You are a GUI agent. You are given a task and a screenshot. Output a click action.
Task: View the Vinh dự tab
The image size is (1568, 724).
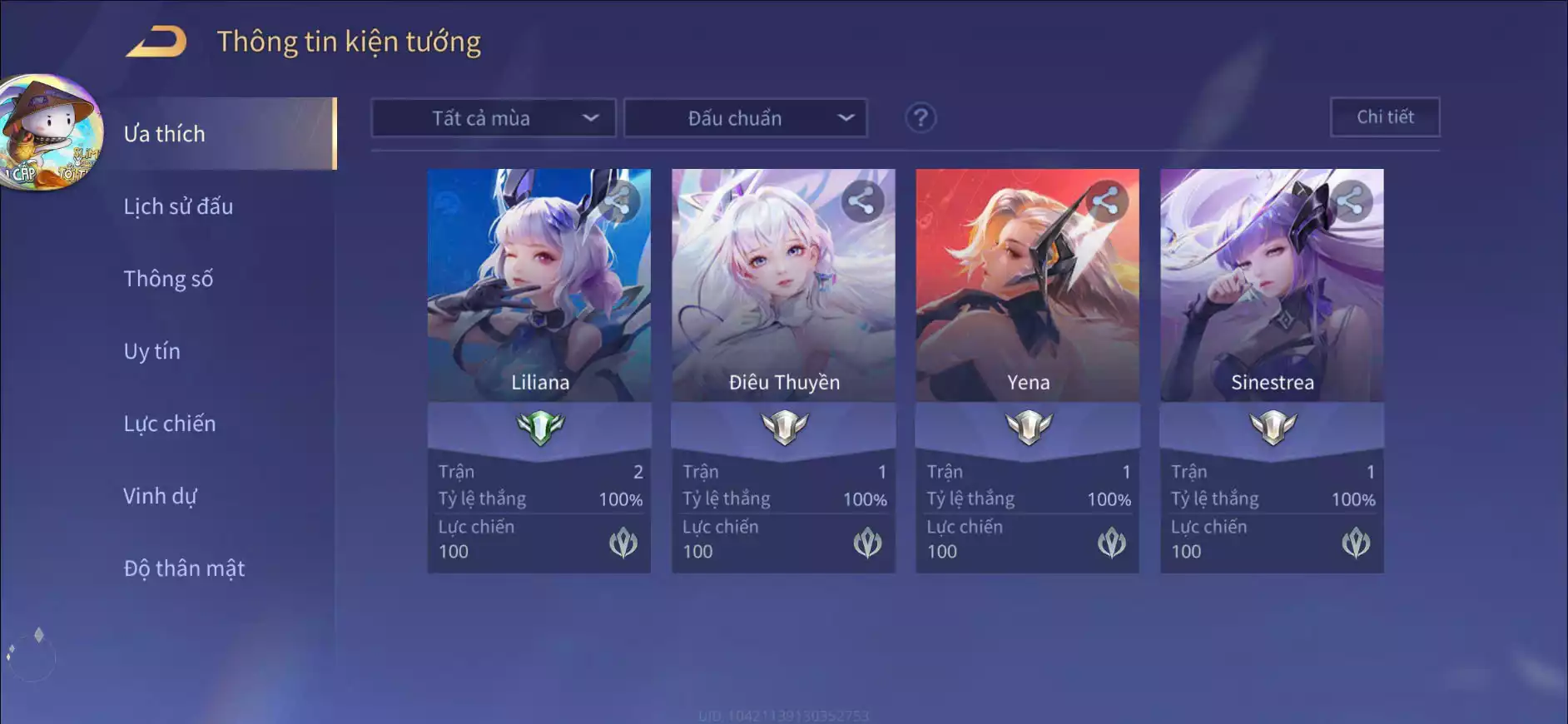pos(160,496)
